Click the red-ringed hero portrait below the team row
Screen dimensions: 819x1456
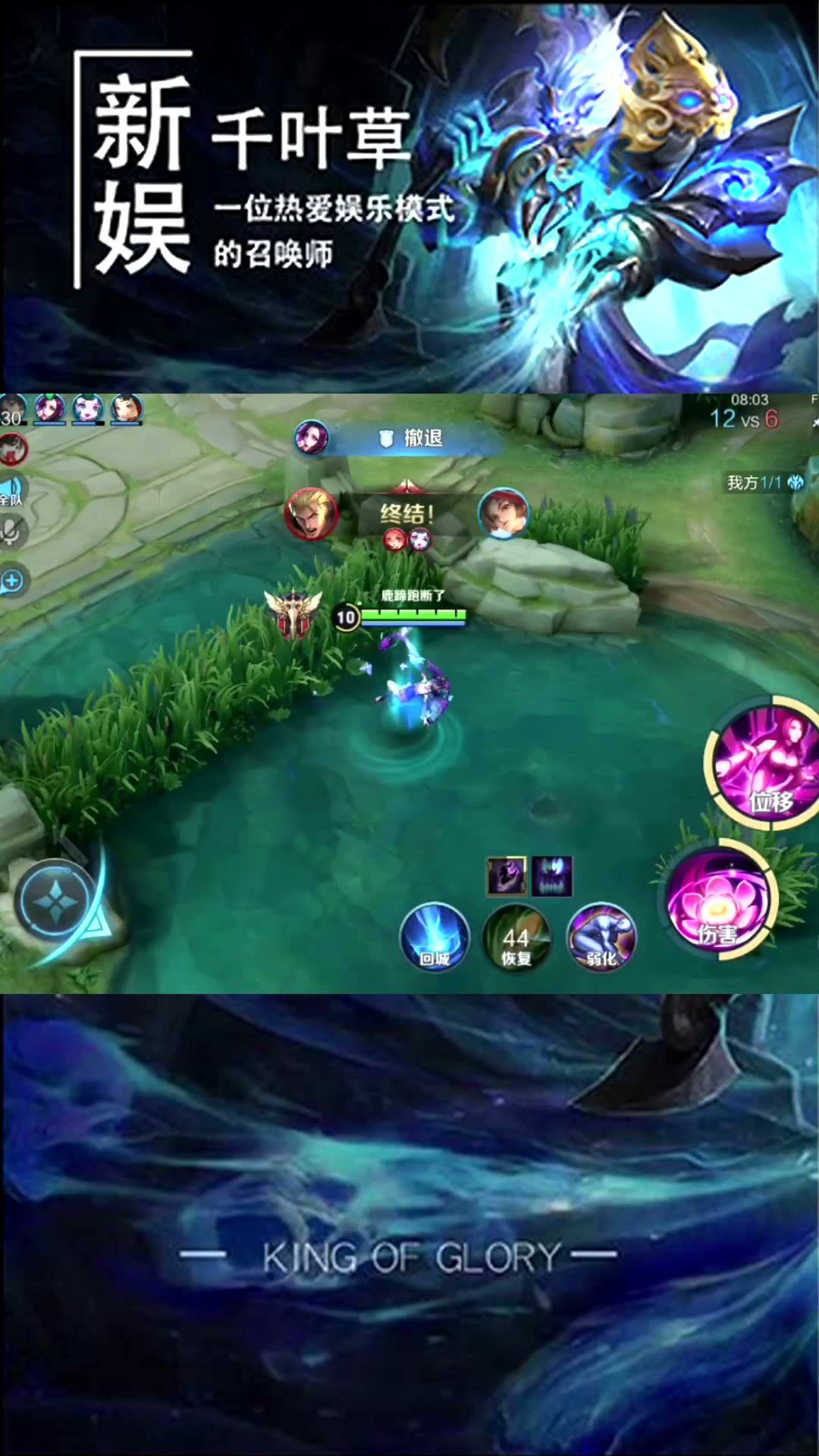[13, 449]
